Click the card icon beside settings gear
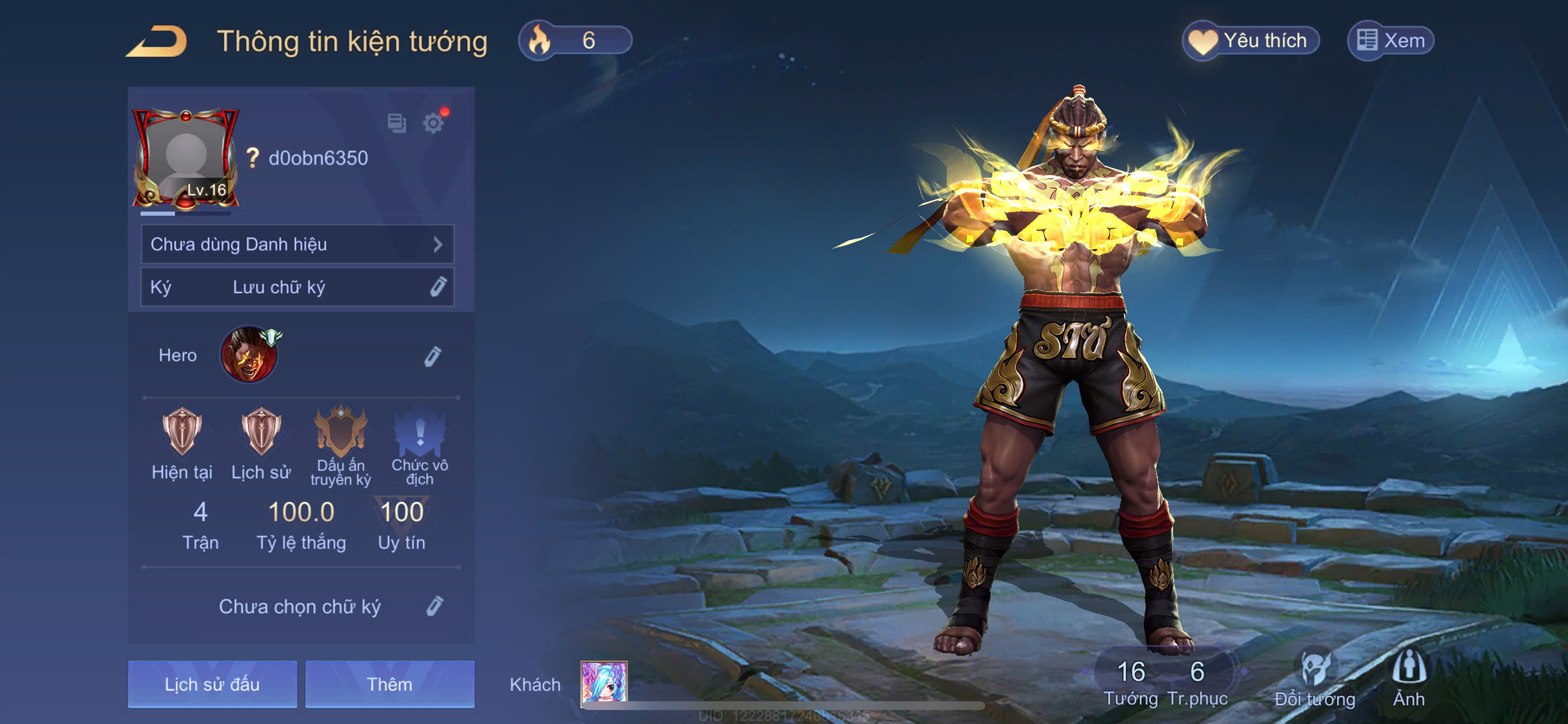 tap(397, 124)
